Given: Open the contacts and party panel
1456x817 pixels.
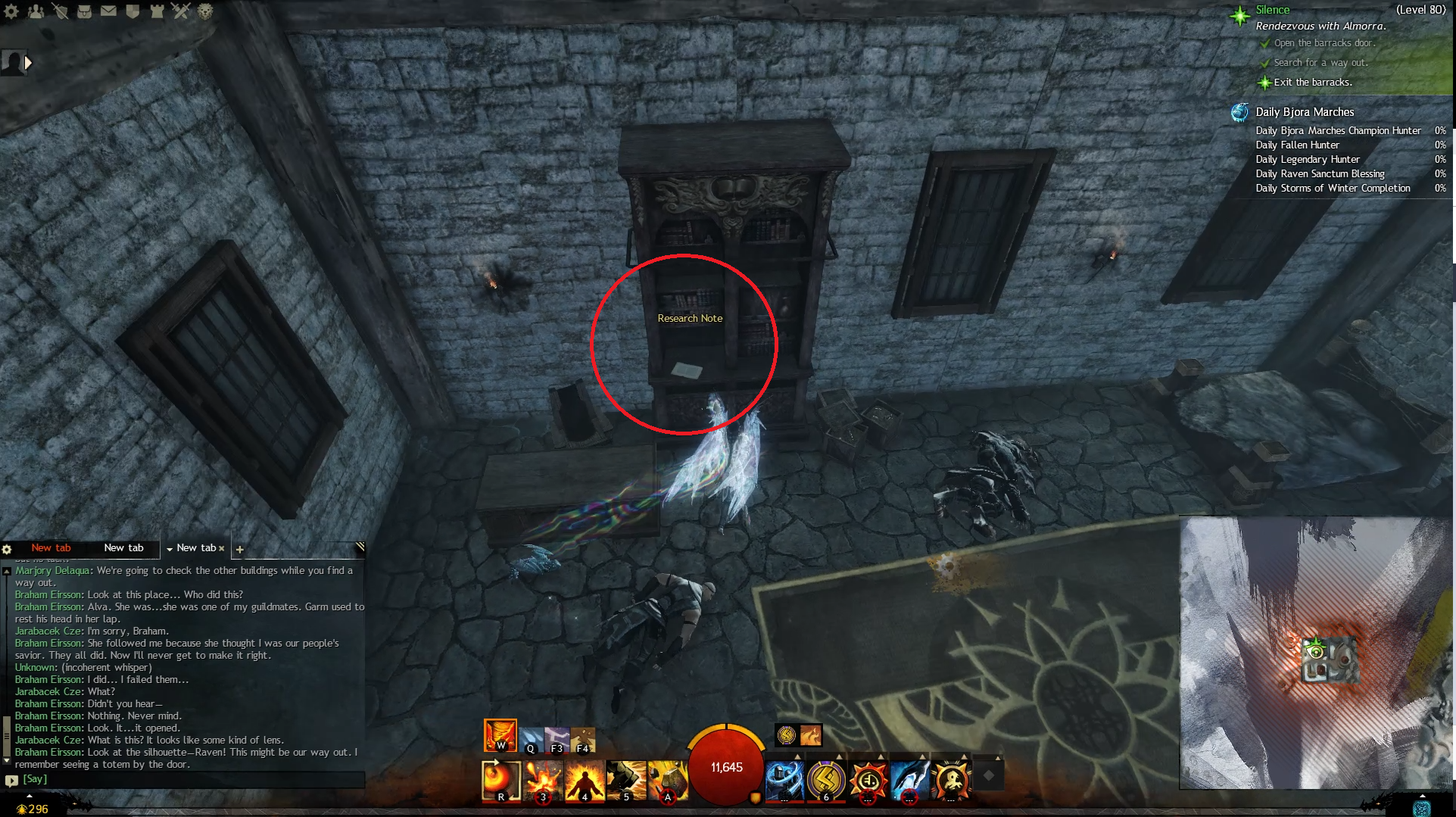Looking at the screenshot, I should point(36,11).
